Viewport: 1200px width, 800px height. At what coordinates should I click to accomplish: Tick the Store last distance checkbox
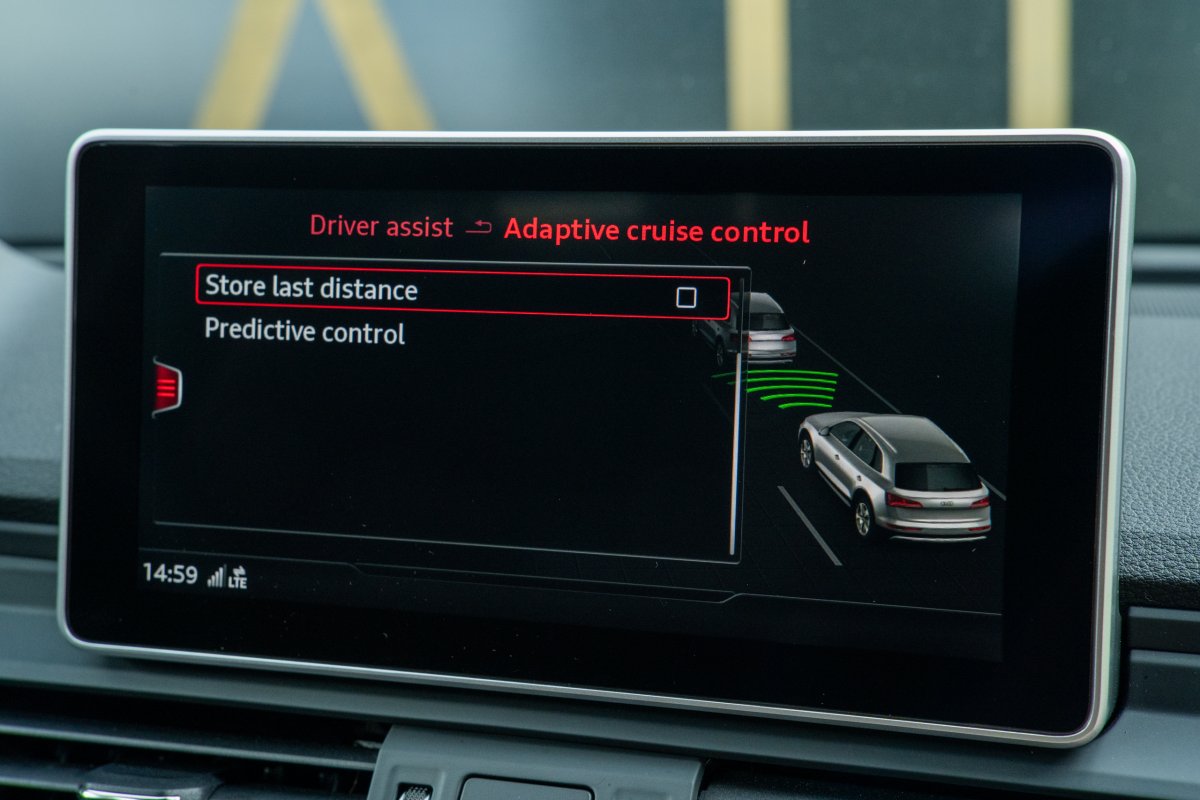(686, 297)
